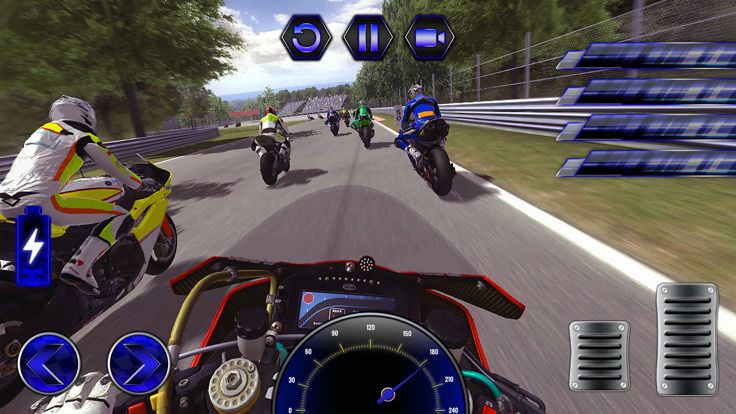Pause the race with the pause button
This screenshot has width=736, height=414.
(367, 38)
